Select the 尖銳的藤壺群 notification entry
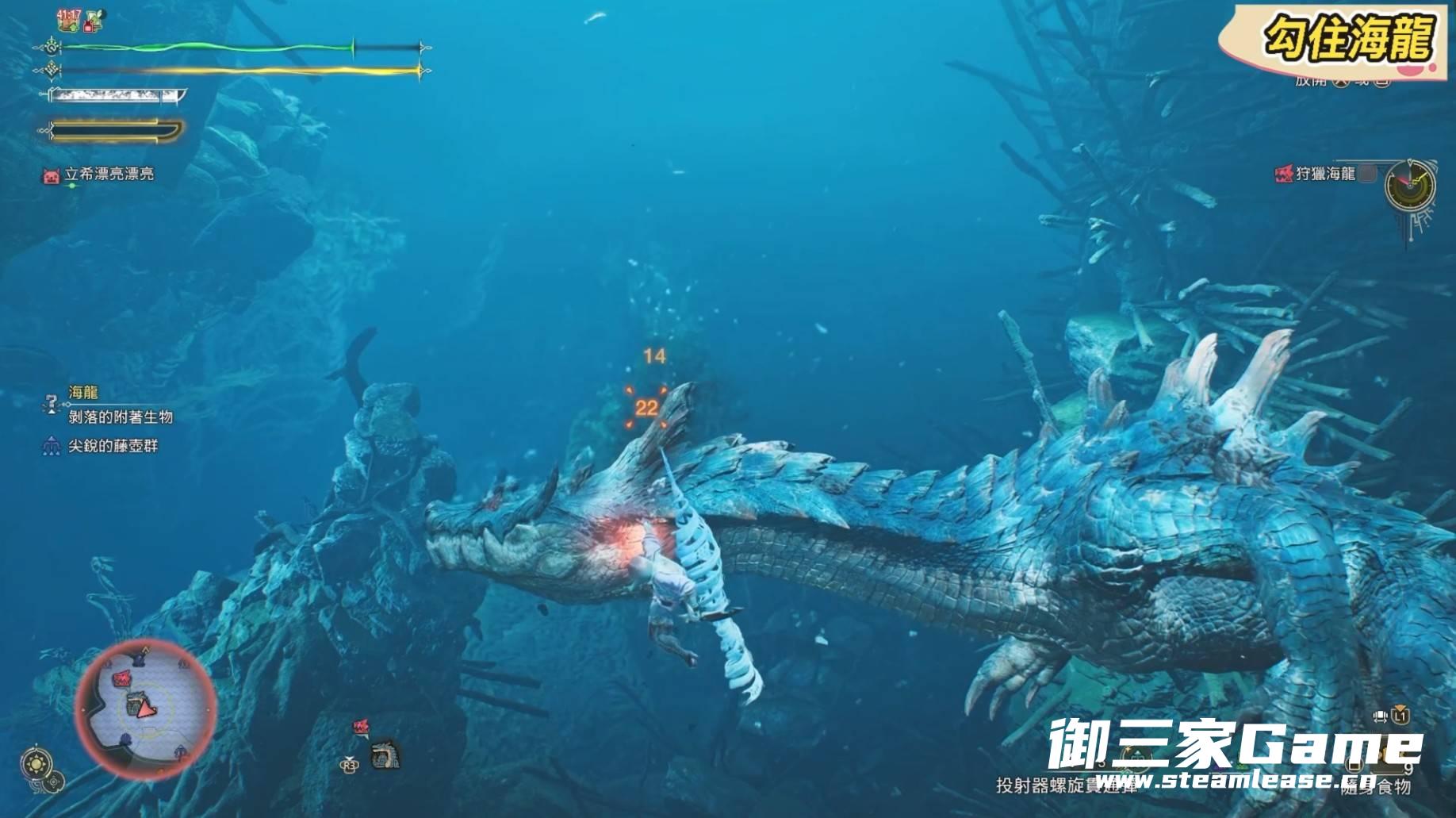This screenshot has height=818, width=1456. pos(113,447)
